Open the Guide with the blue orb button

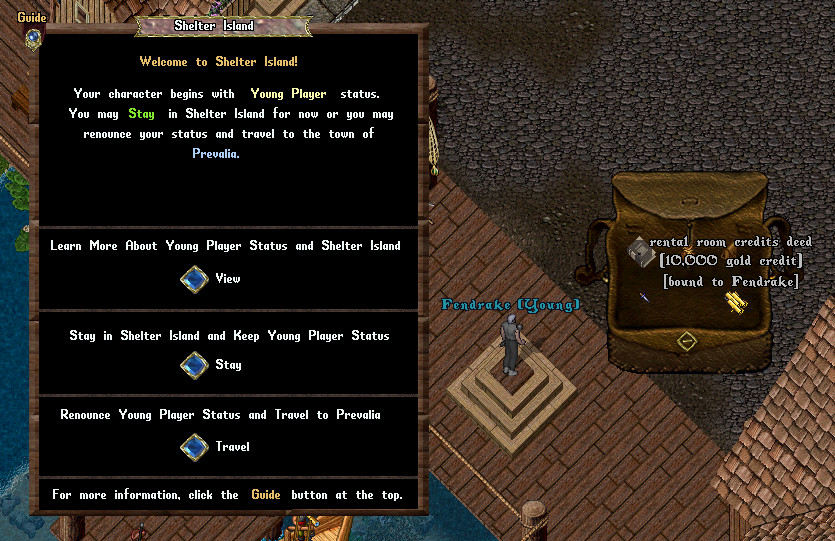[x=33, y=37]
